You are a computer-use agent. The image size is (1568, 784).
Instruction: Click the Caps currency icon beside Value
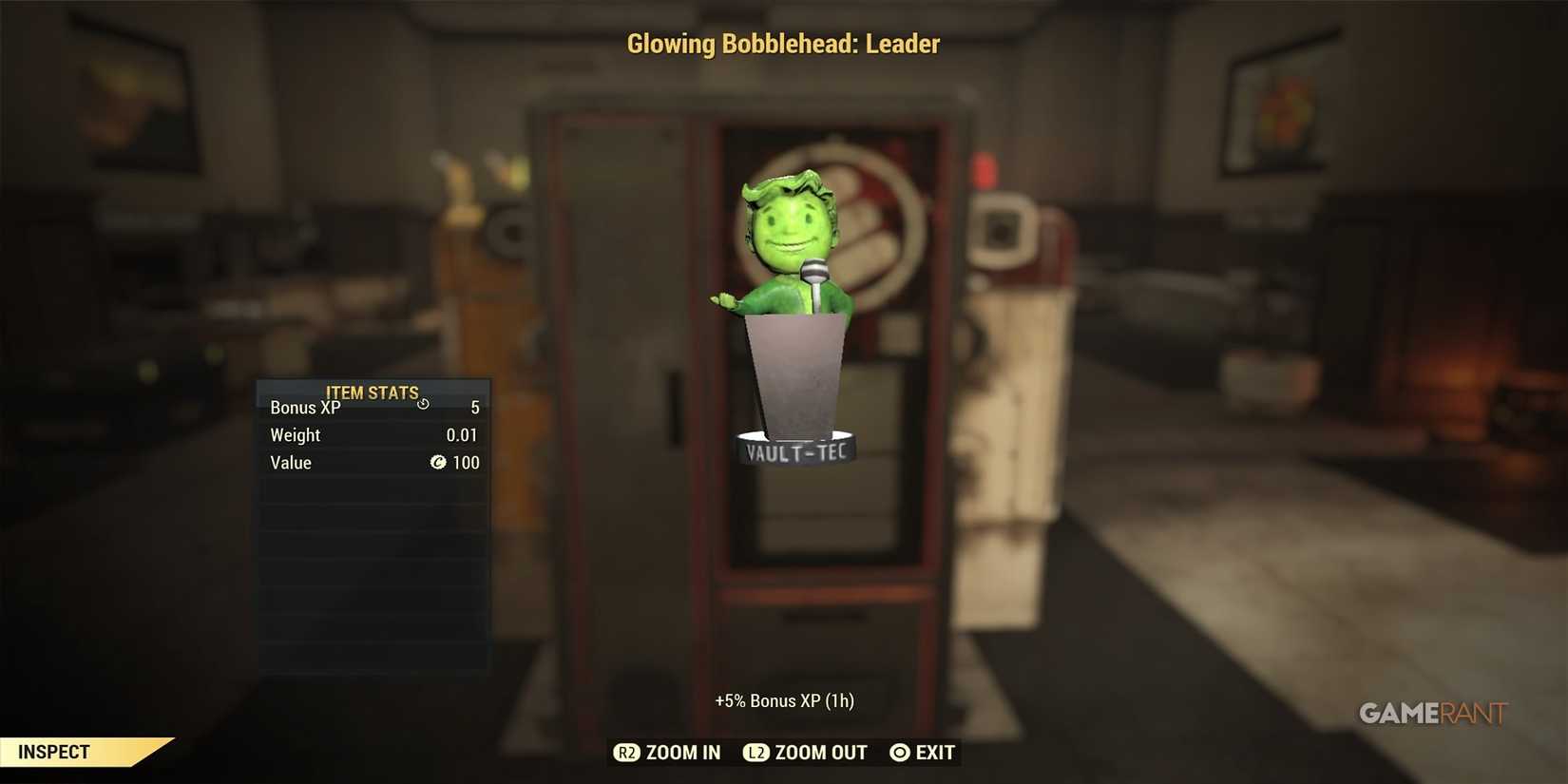click(439, 463)
